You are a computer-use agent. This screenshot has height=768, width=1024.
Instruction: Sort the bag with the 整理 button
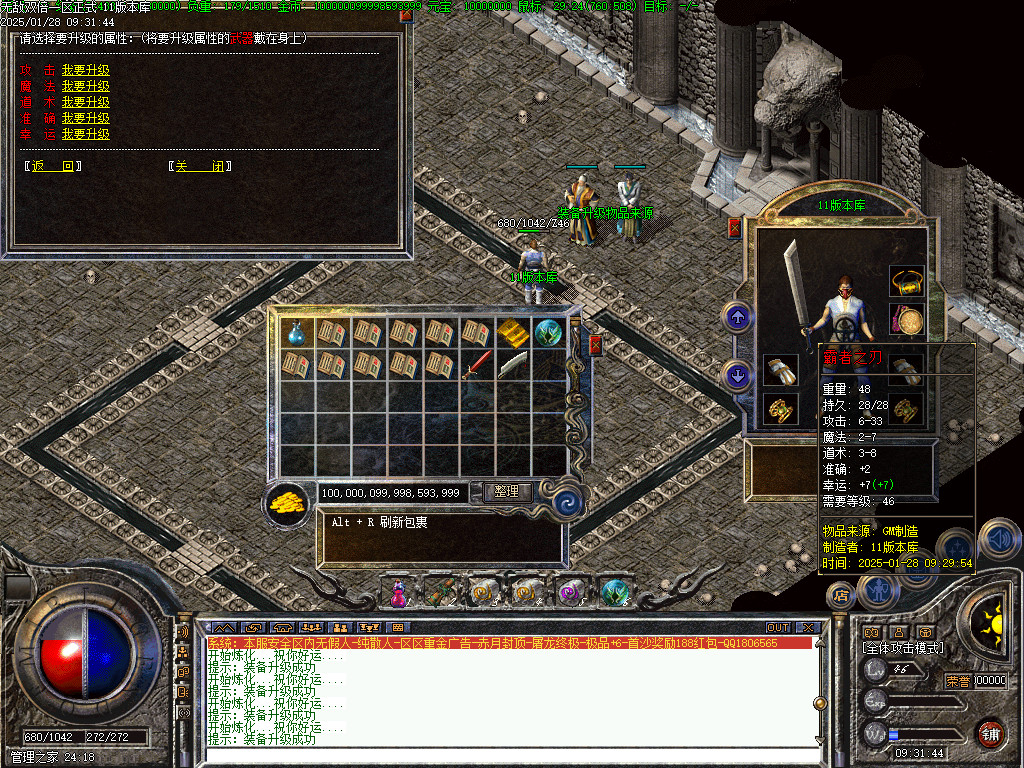(507, 492)
